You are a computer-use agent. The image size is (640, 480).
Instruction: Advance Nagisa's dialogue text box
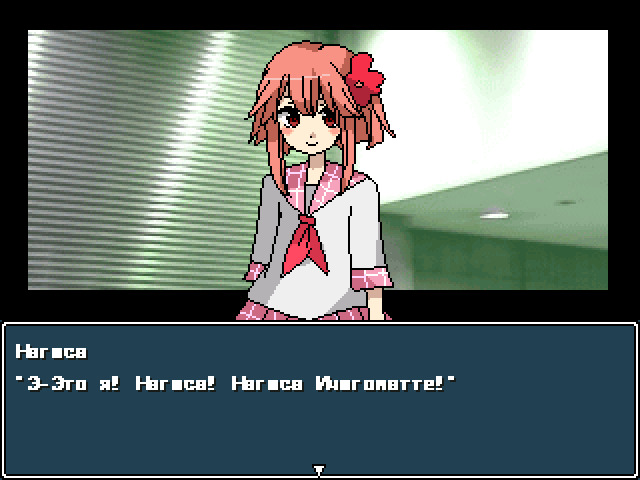(319, 400)
